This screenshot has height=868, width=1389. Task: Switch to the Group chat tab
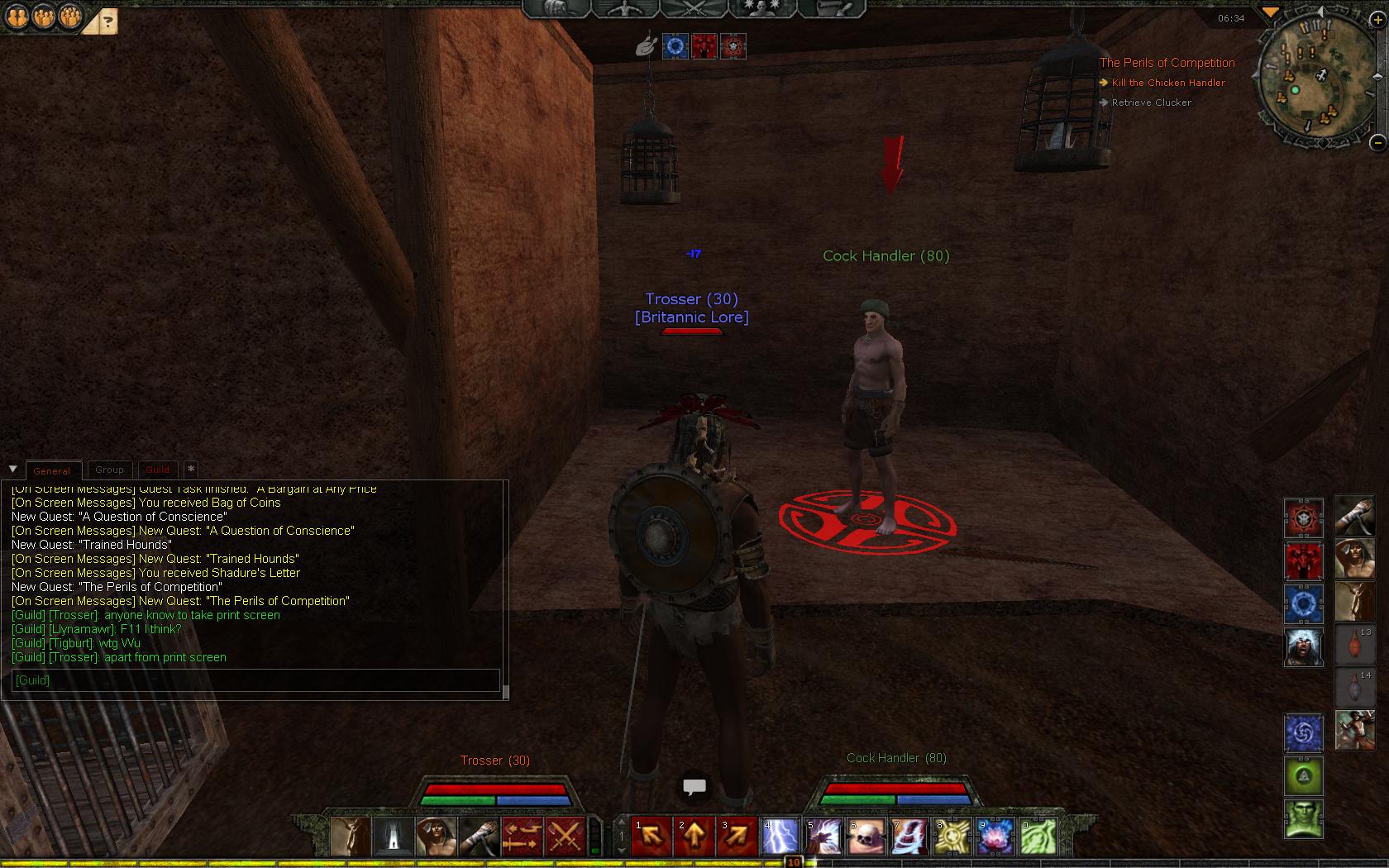pos(109,470)
